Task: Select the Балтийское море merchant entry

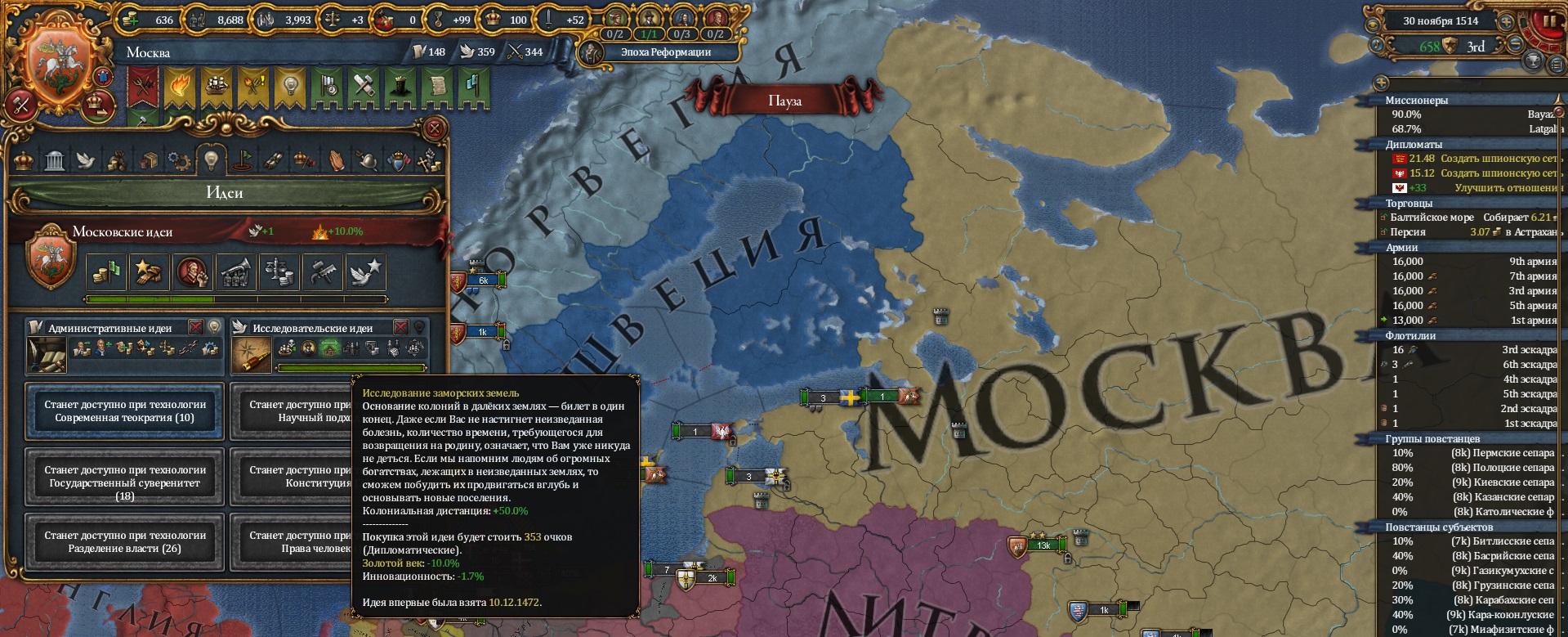Action: coord(1432,218)
